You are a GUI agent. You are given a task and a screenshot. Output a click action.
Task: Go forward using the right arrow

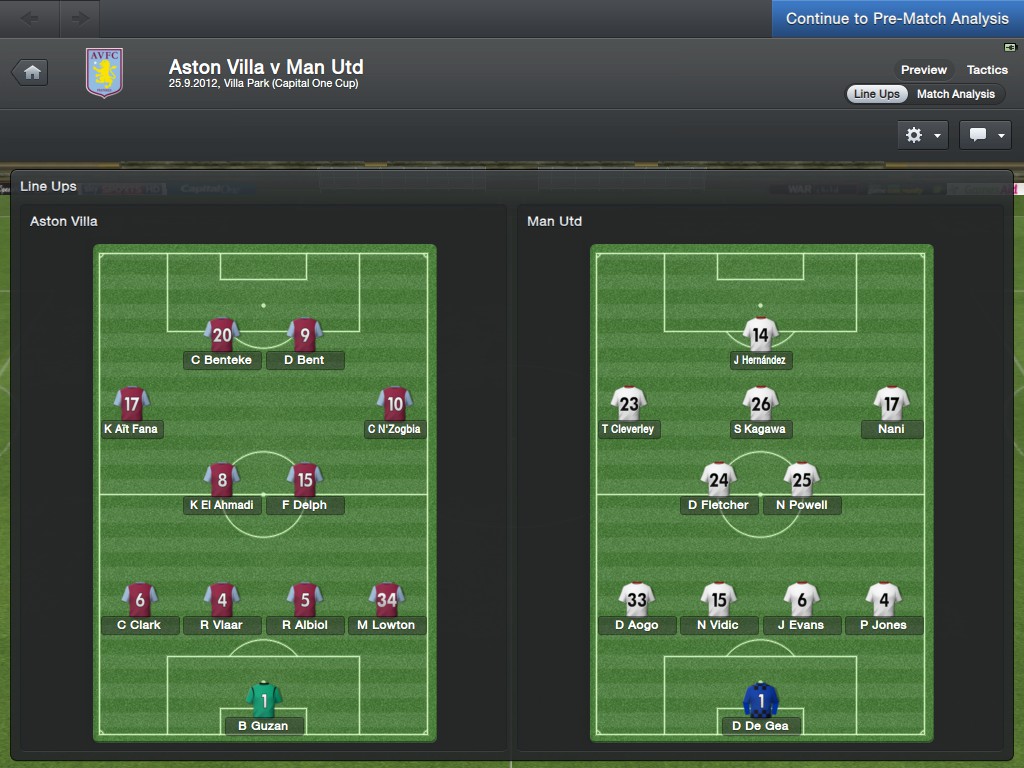80,18
